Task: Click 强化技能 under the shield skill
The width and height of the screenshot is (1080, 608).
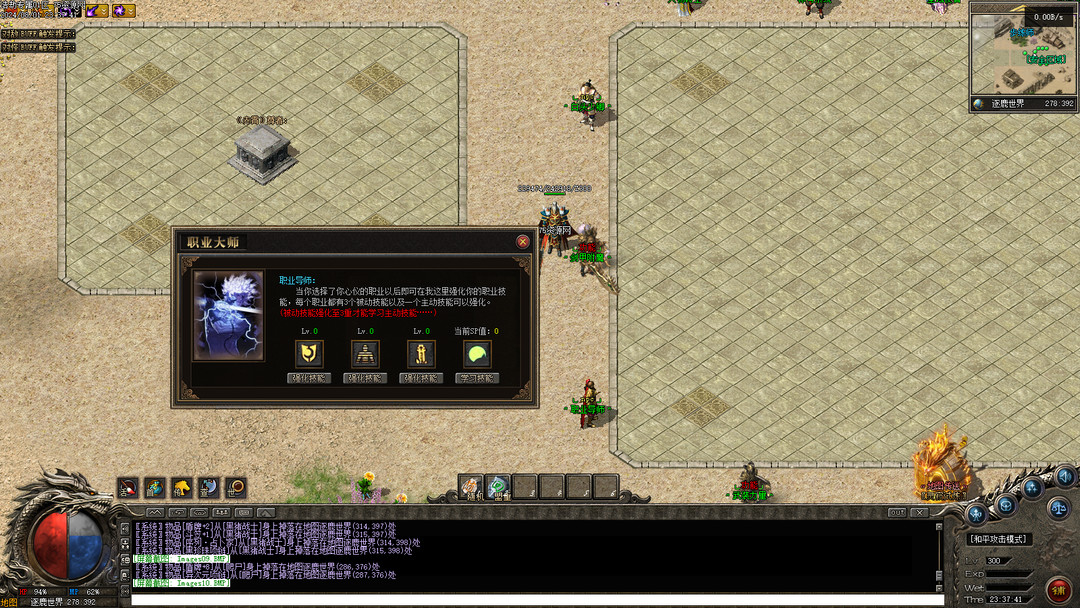Action: (309, 379)
